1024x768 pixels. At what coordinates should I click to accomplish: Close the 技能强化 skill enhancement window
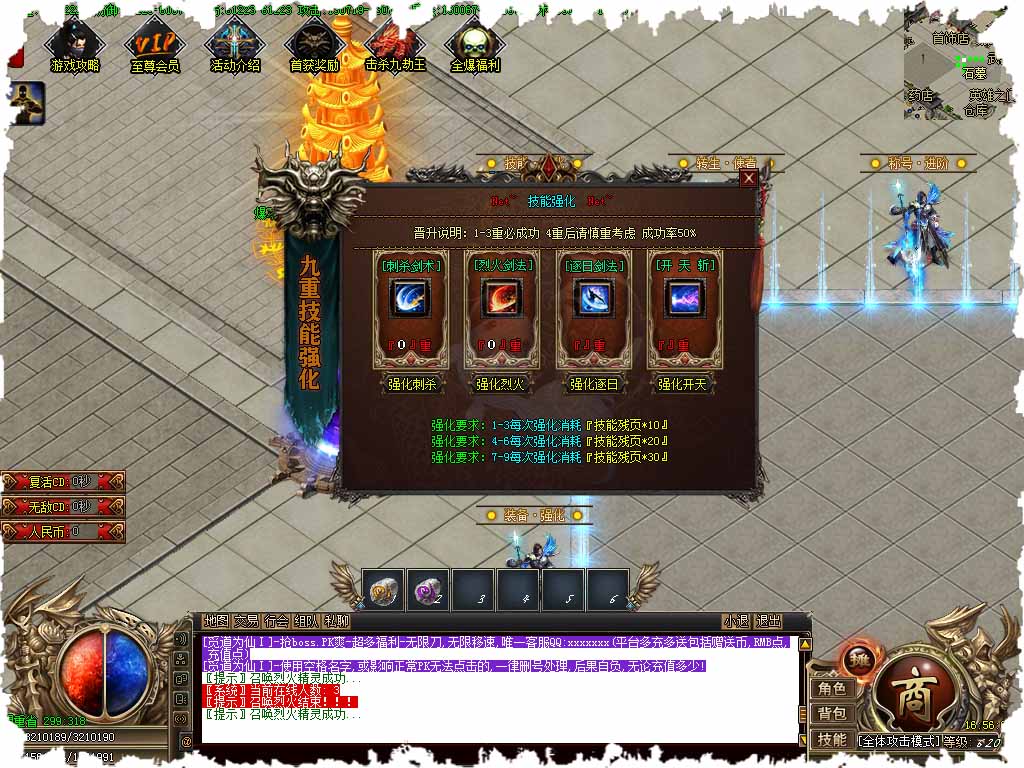748,178
